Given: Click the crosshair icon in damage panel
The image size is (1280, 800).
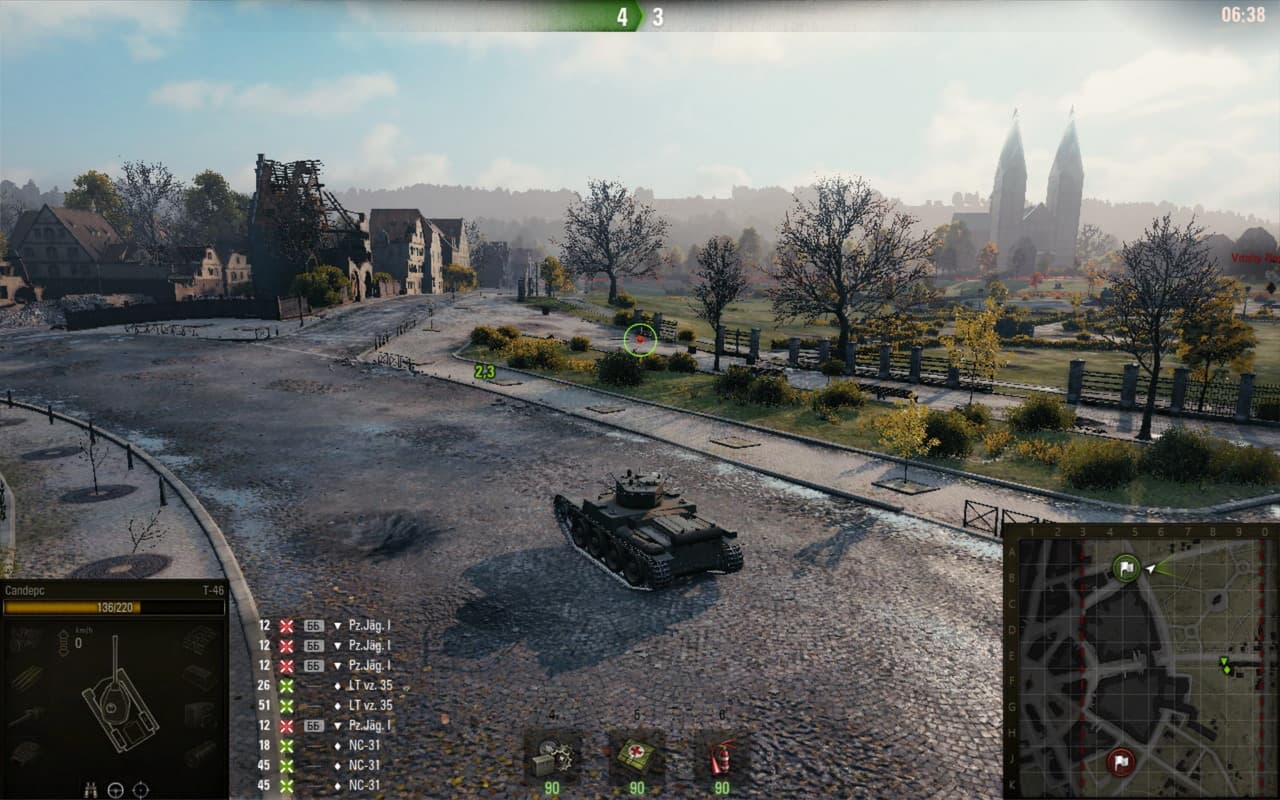Looking at the screenshot, I should click(x=141, y=790).
